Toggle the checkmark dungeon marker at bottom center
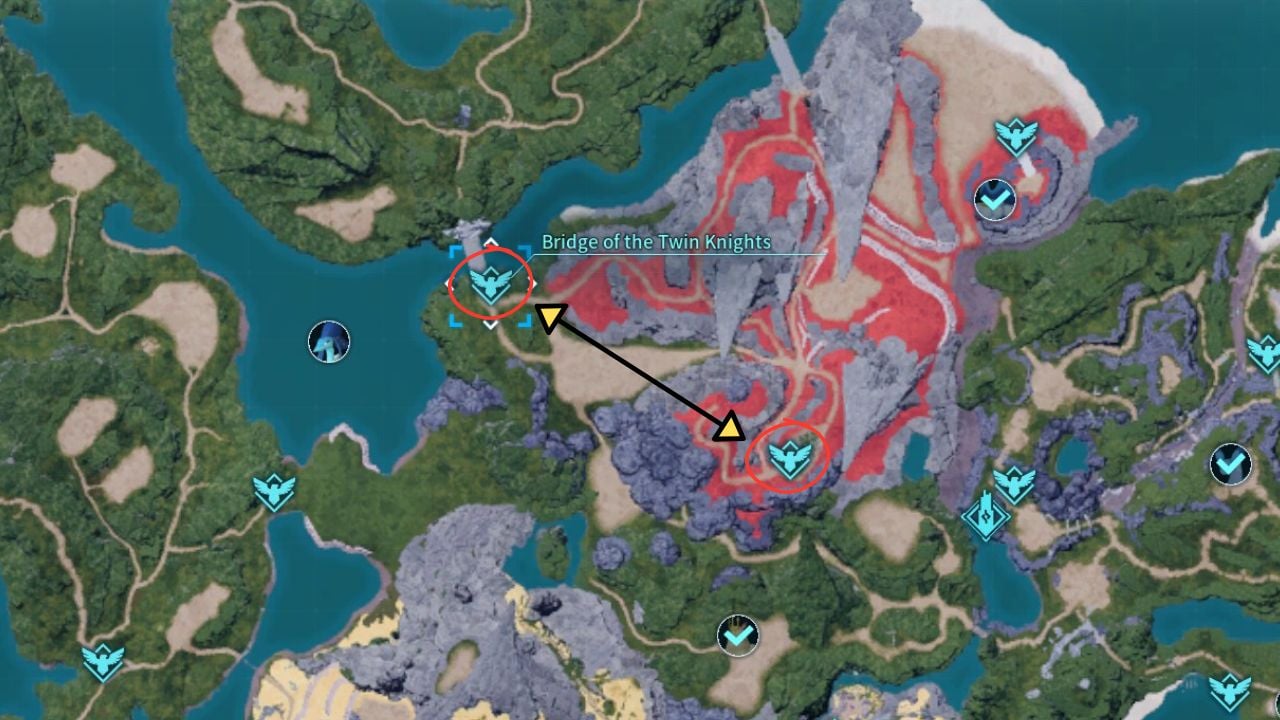This screenshot has width=1280, height=720. (736, 633)
